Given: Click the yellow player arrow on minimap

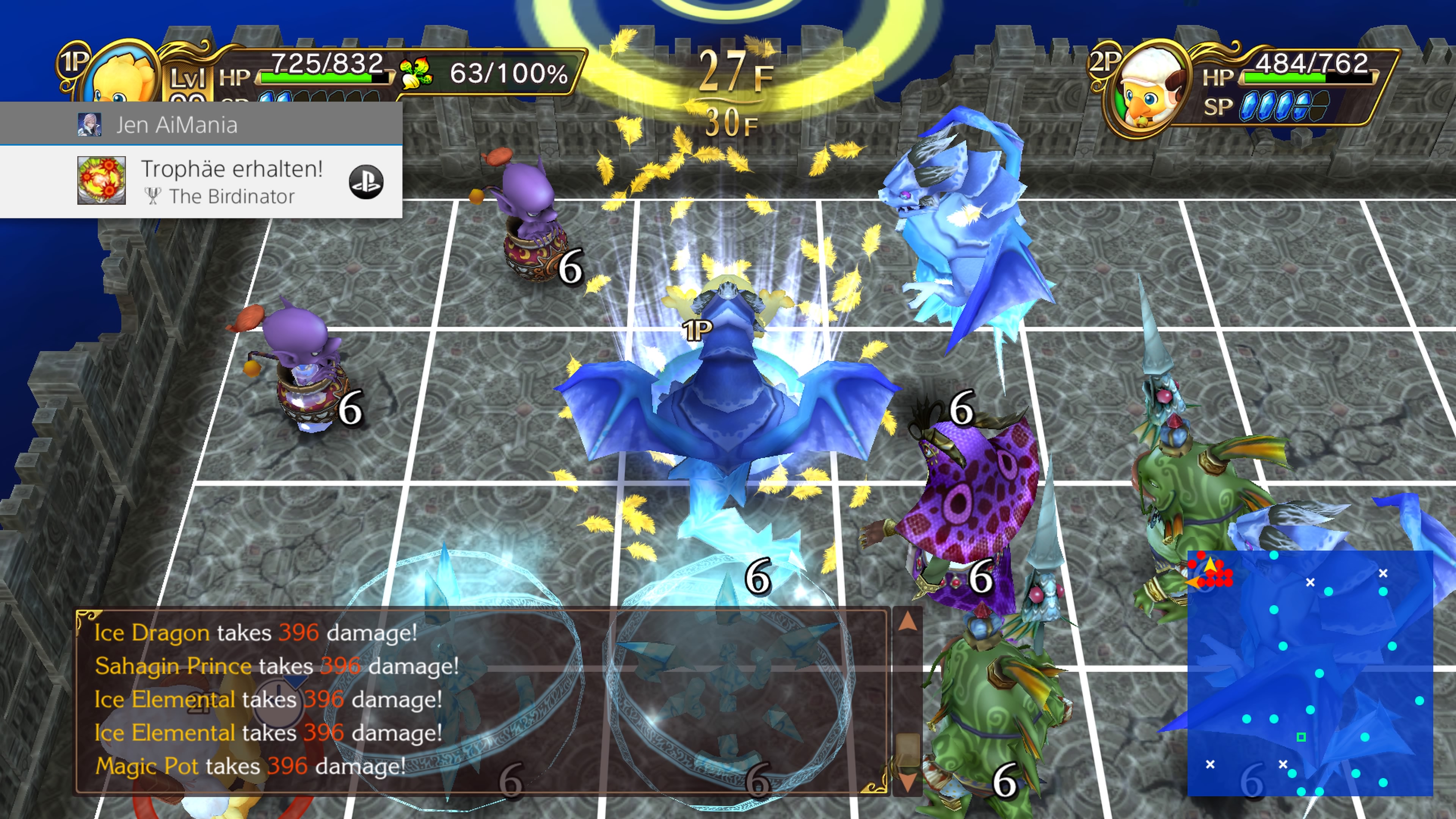Looking at the screenshot, I should (1210, 565).
